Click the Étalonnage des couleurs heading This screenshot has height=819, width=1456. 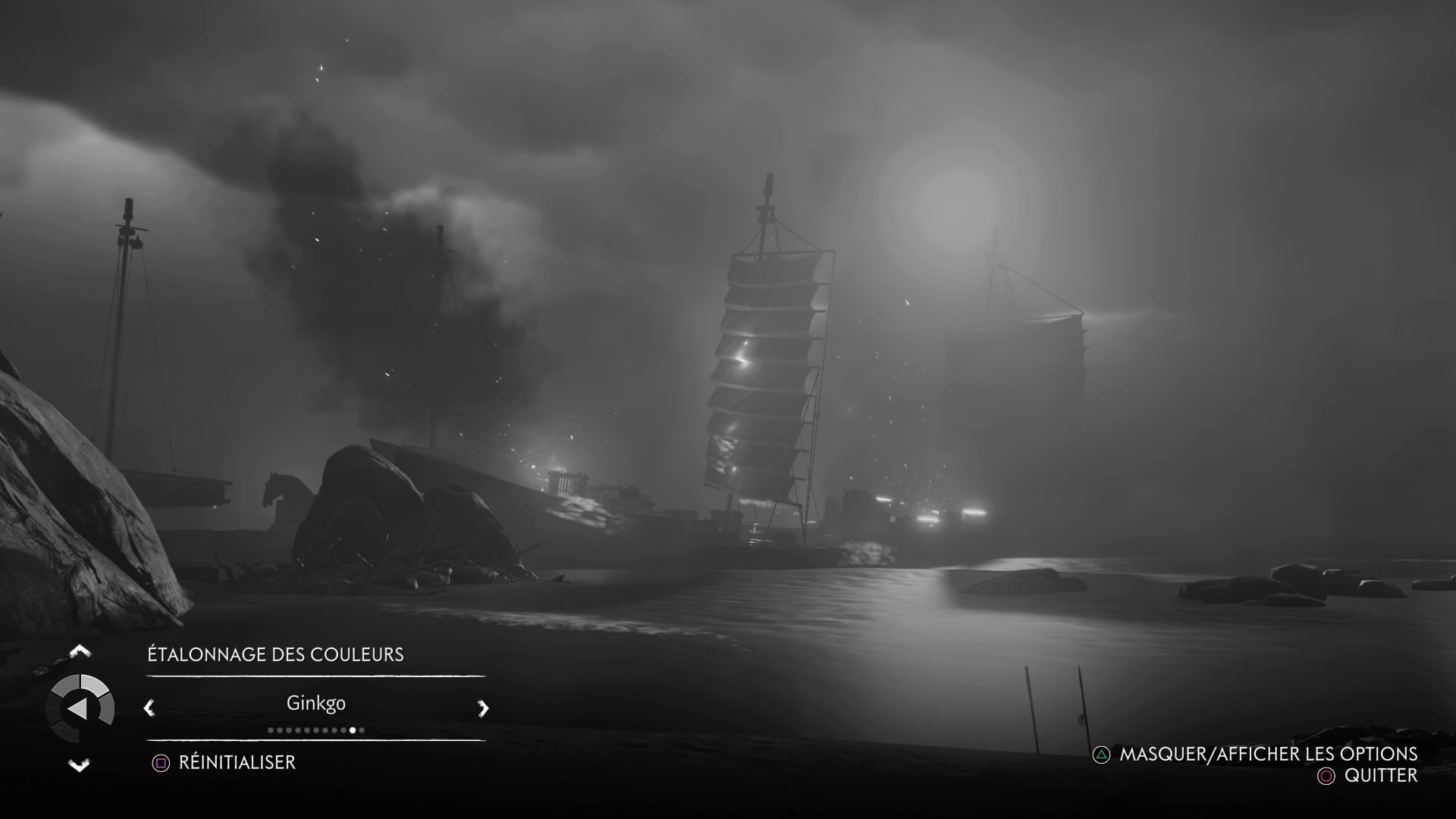pos(275,654)
